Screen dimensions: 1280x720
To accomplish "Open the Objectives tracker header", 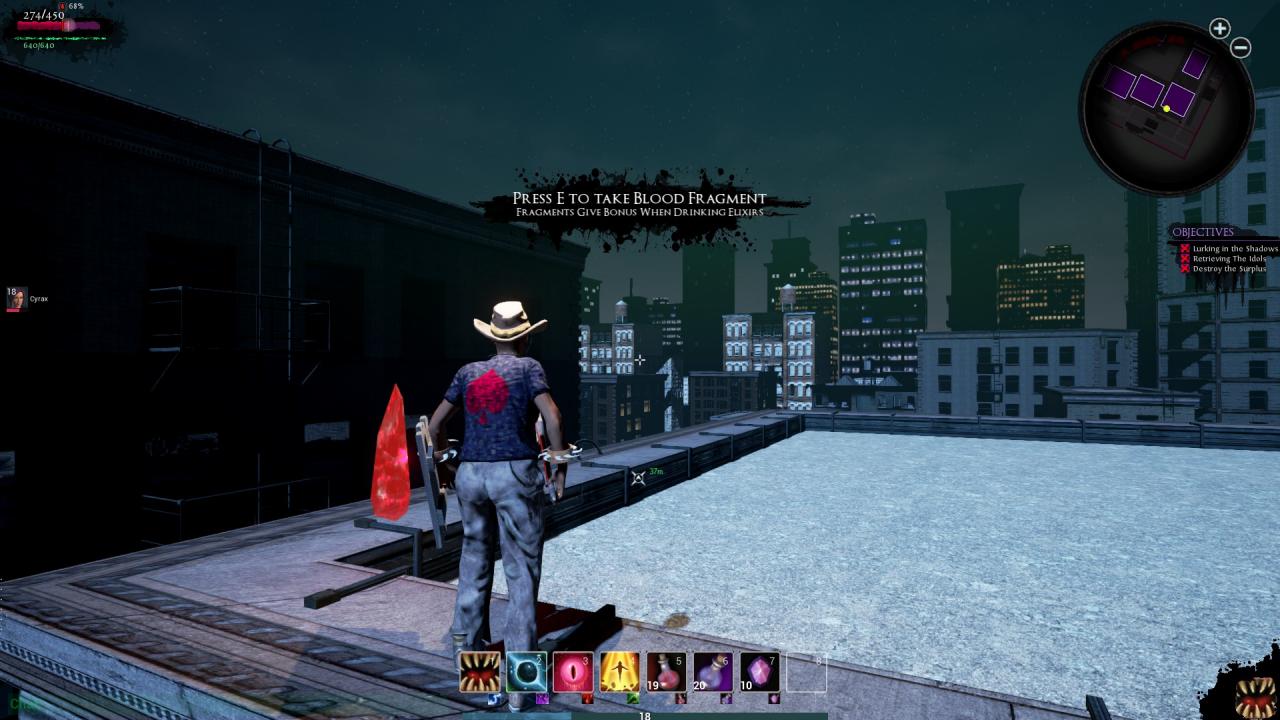I will click(x=1203, y=232).
